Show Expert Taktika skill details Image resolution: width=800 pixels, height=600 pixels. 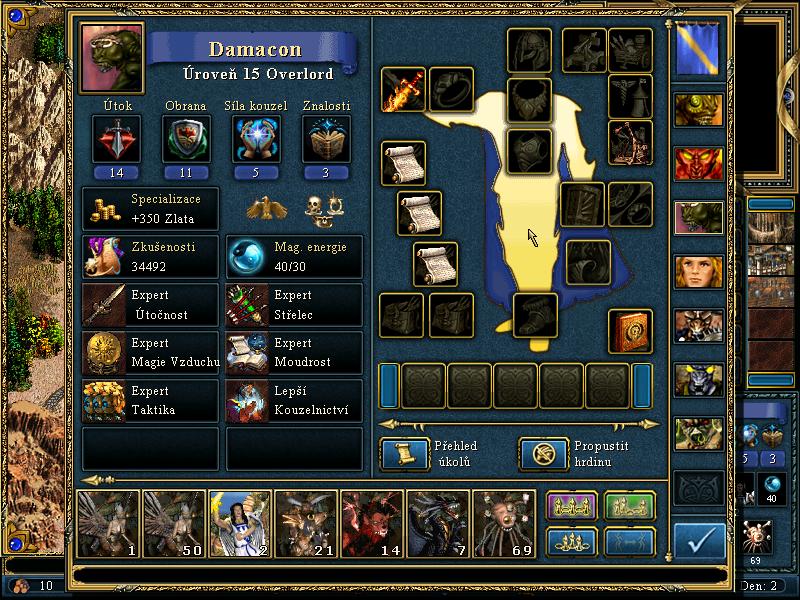point(150,400)
